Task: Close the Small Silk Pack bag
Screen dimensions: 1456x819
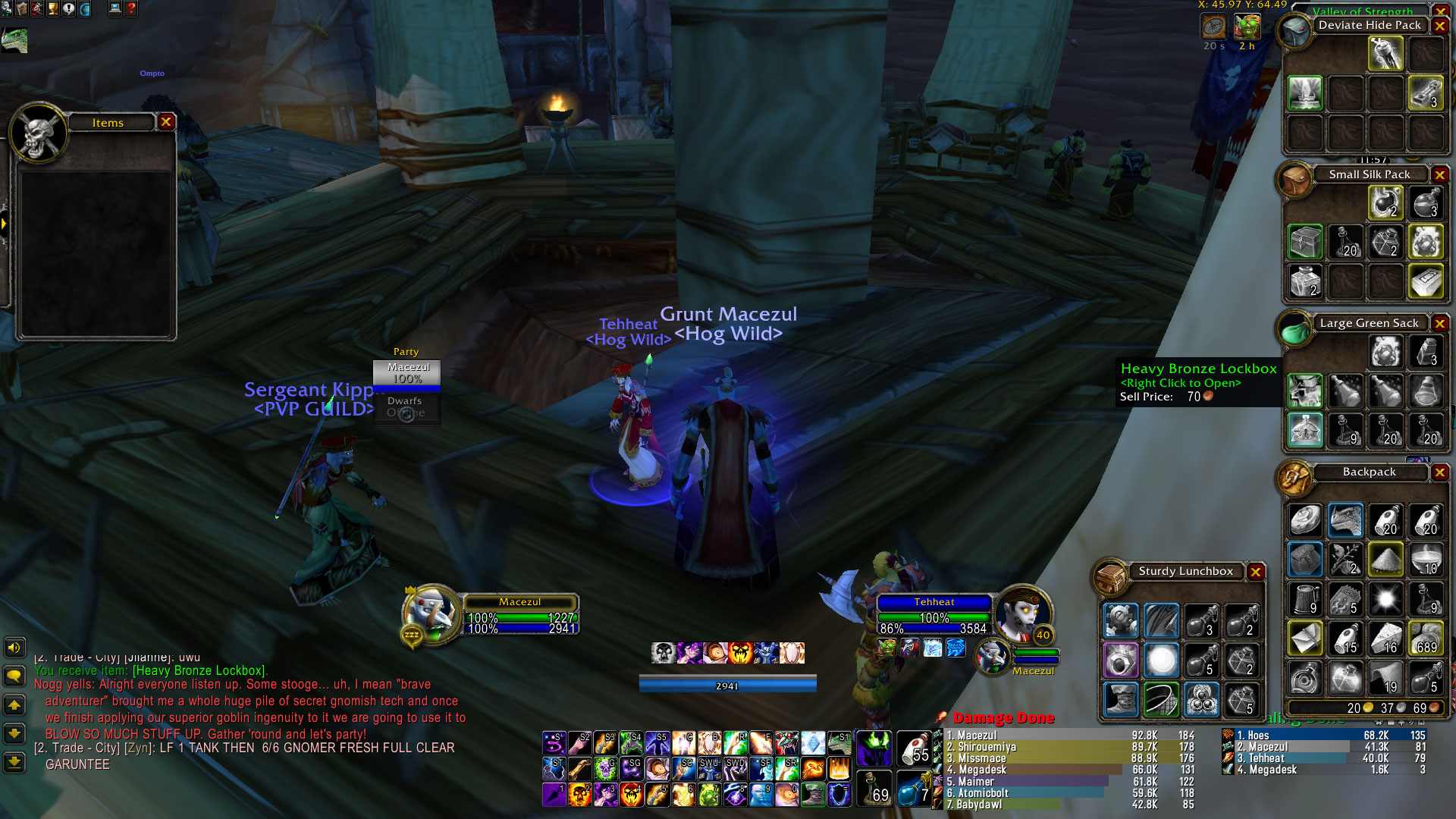Action: pyautogui.click(x=1439, y=174)
